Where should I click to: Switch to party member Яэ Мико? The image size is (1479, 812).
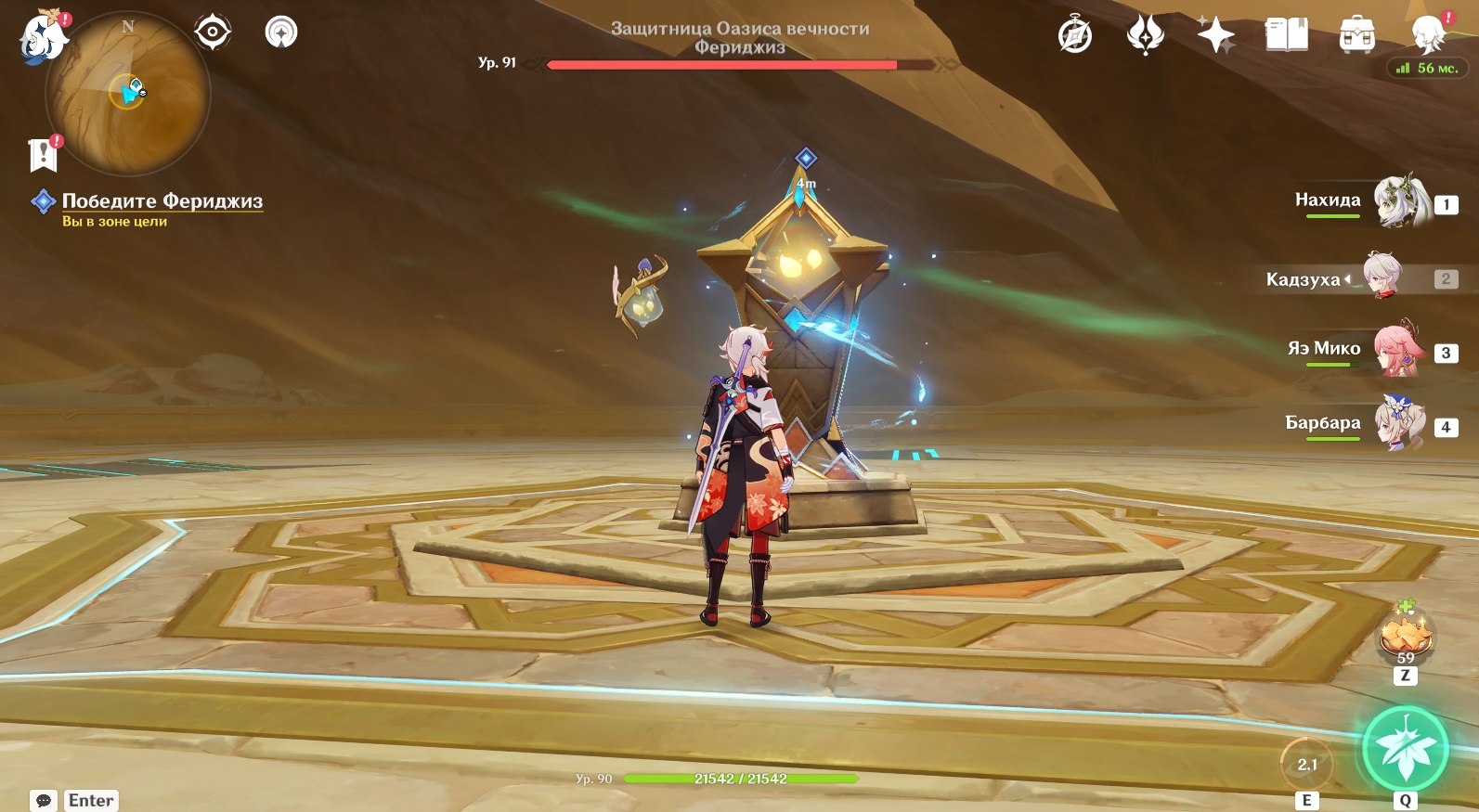tap(1399, 349)
